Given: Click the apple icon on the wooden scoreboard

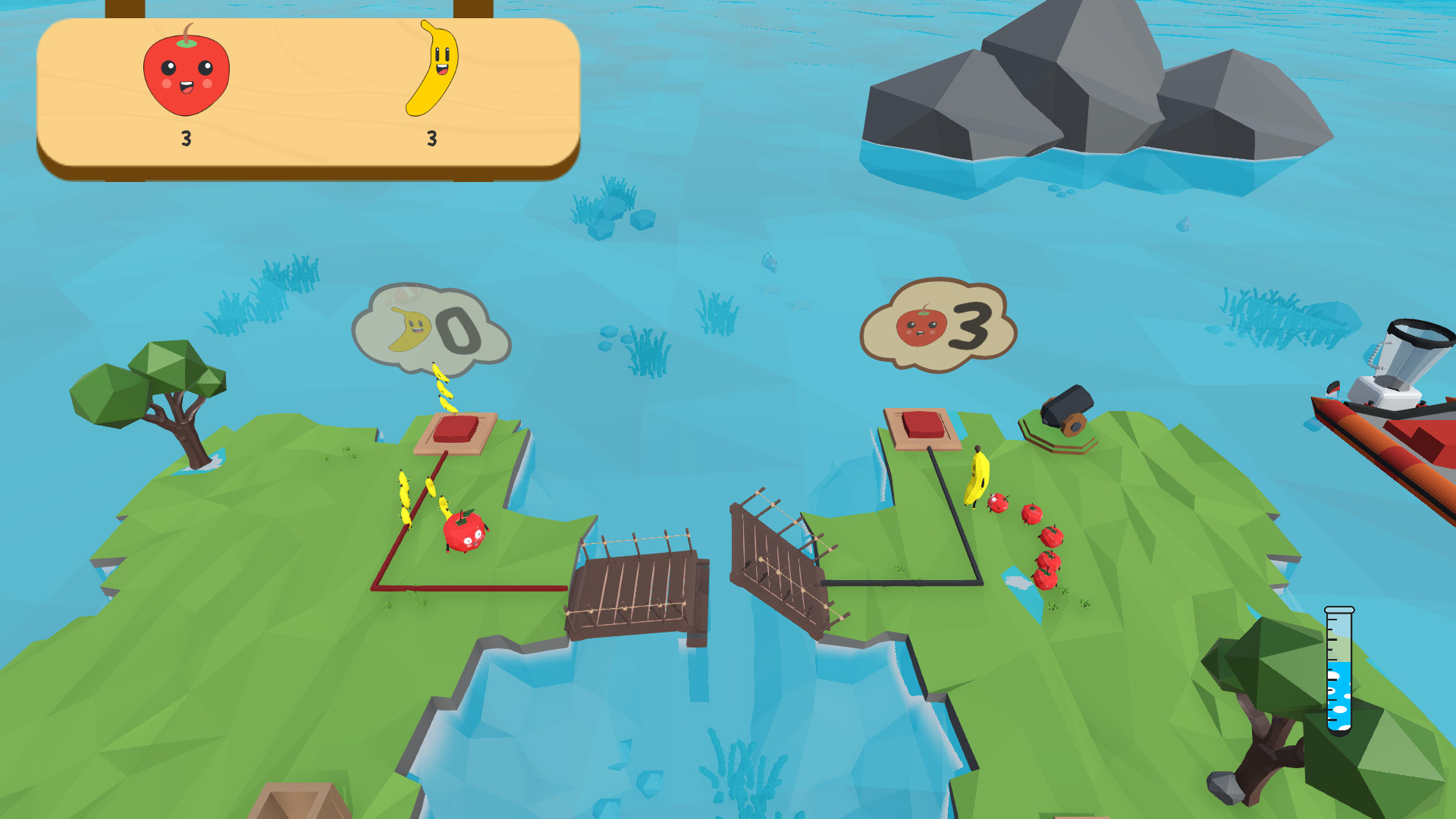Looking at the screenshot, I should tap(186, 72).
